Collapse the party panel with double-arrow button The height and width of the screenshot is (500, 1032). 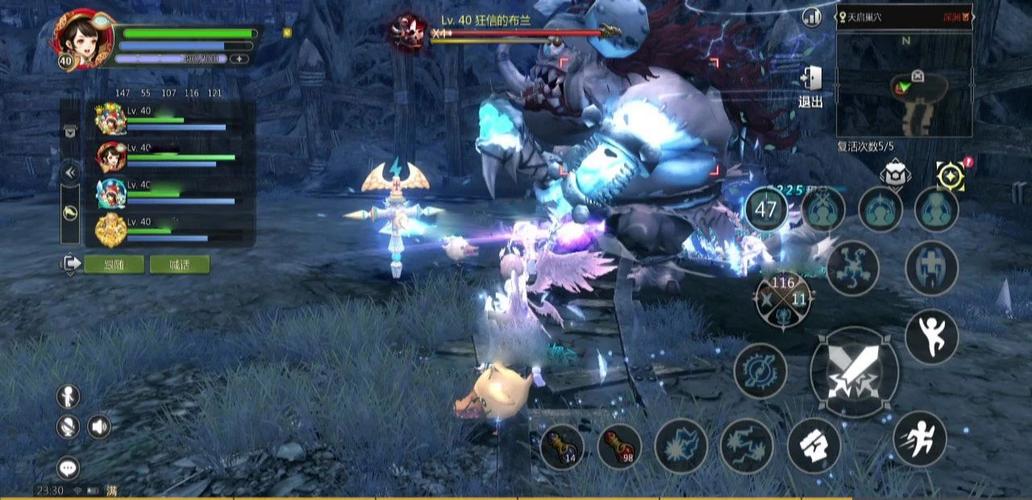pos(70,172)
